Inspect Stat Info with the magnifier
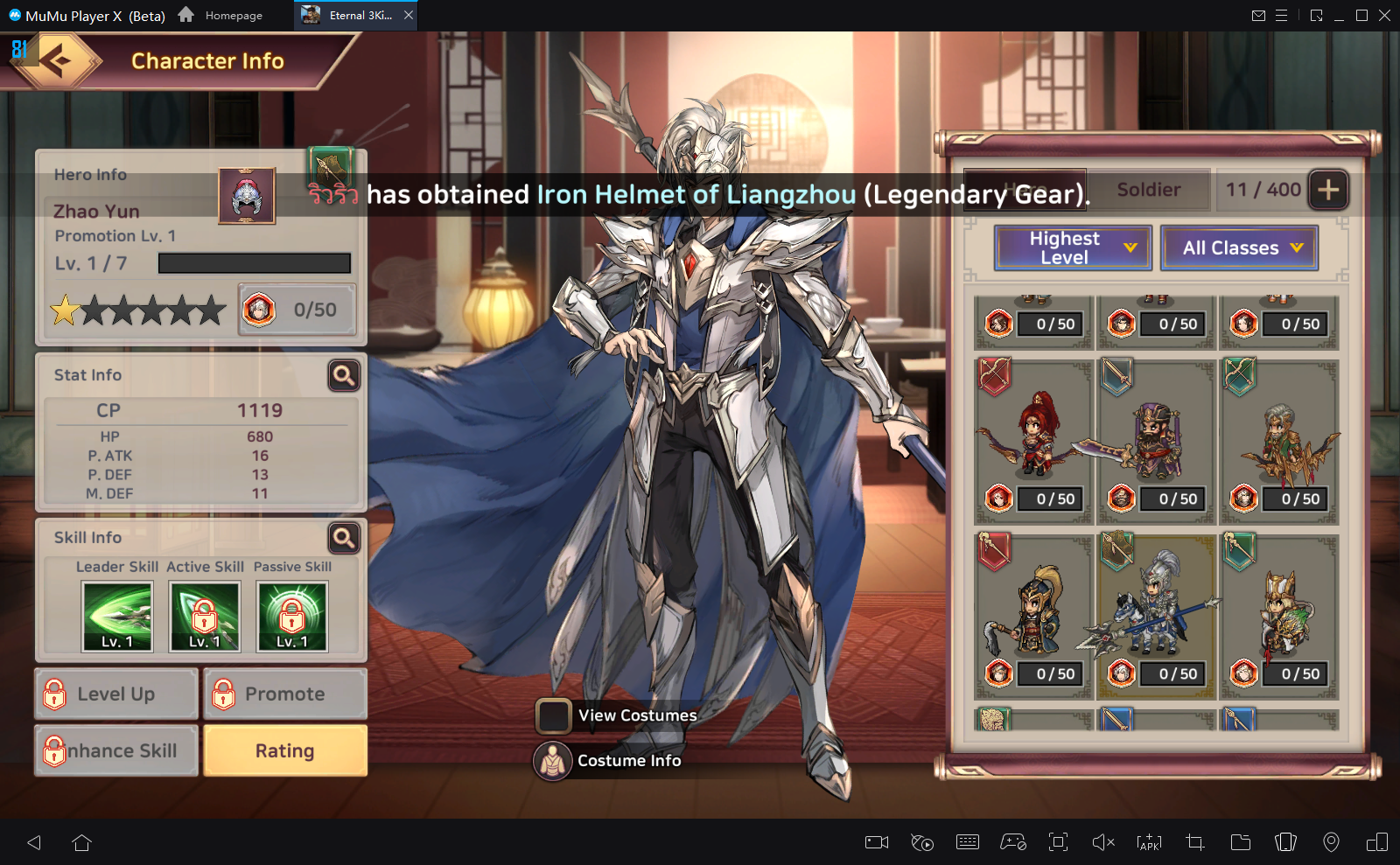This screenshot has height=865, width=1400. coord(344,375)
